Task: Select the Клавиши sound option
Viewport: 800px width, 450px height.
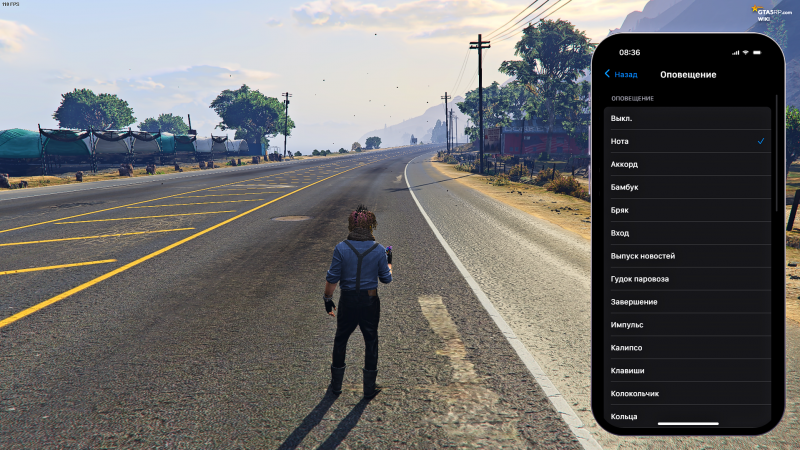Action: [690, 371]
